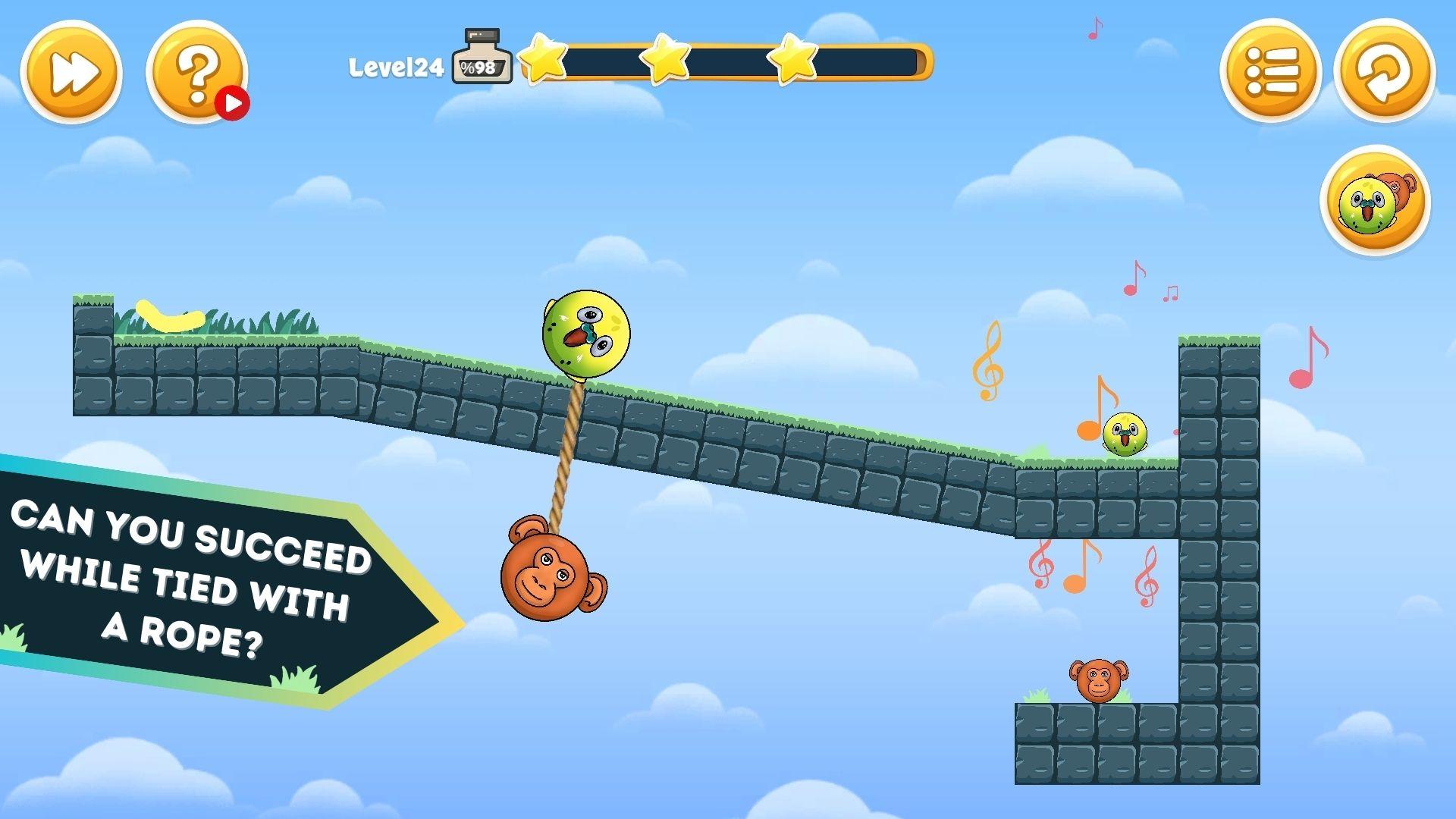Viewport: 1456px width, 819px height.
Task: Tap the middle star on the progress bar
Action: pyautogui.click(x=665, y=58)
